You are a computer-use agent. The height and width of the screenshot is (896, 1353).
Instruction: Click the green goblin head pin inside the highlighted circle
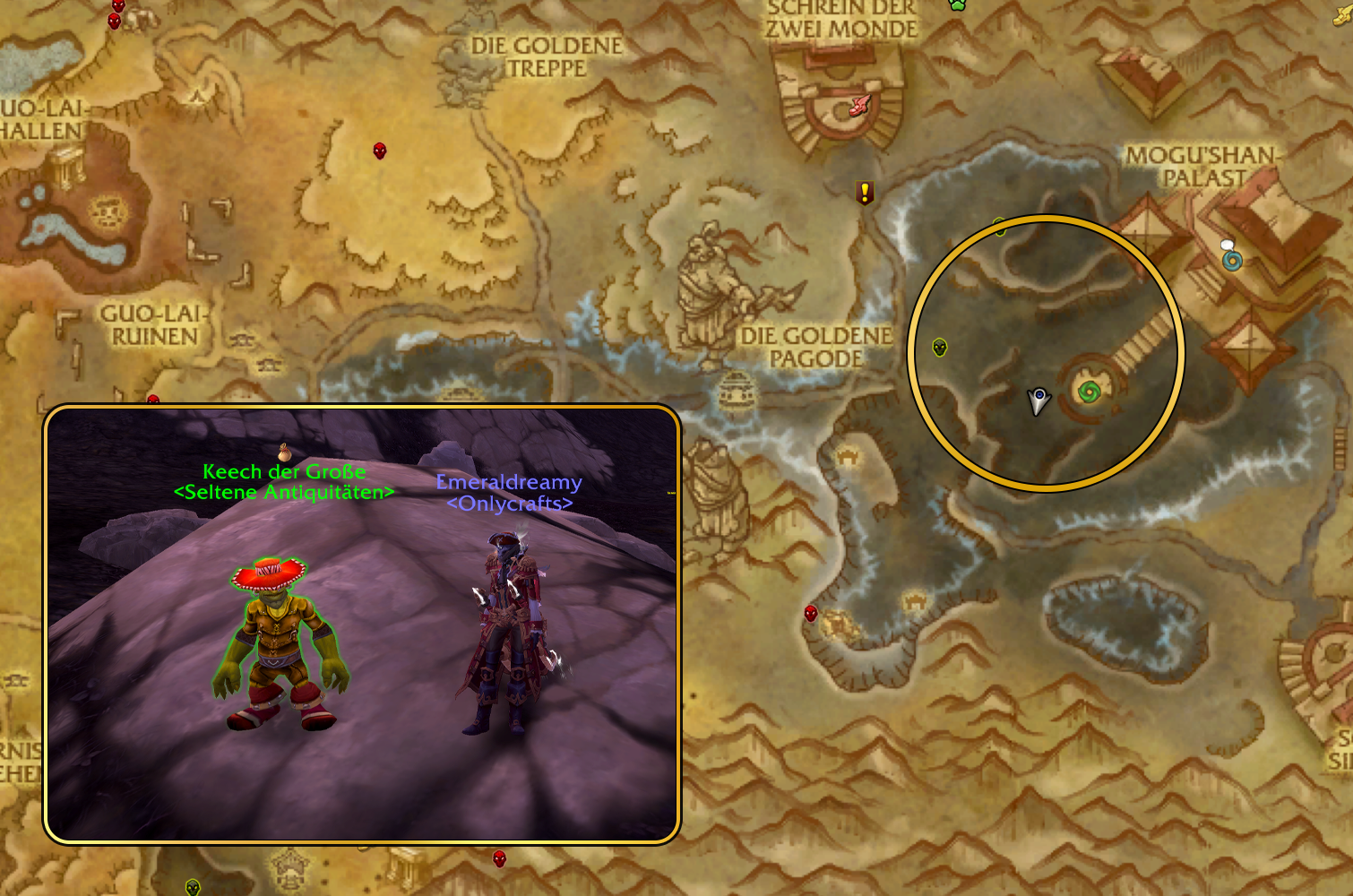[x=940, y=346]
